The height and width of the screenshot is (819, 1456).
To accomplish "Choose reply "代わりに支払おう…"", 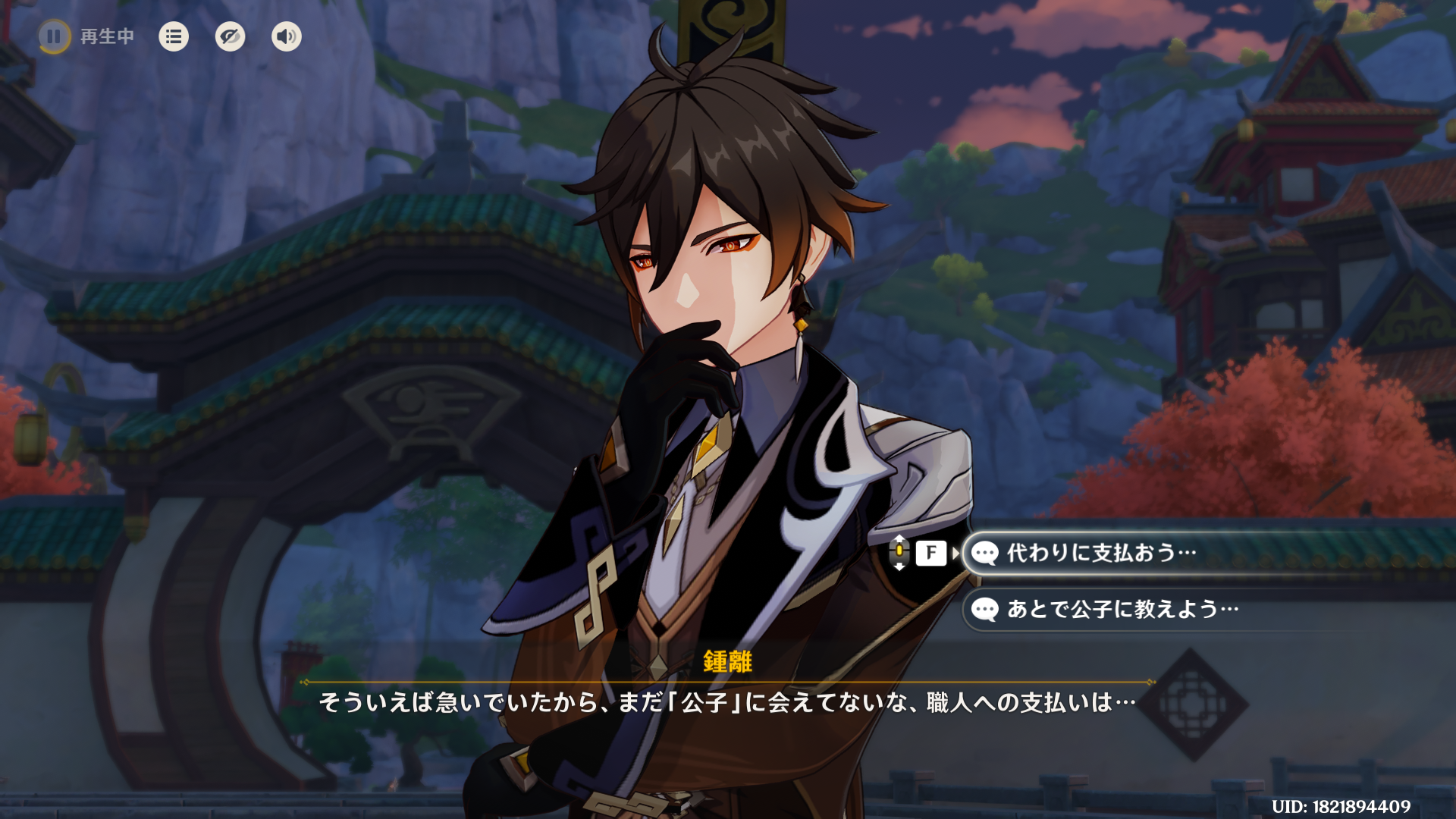I will tap(1101, 553).
